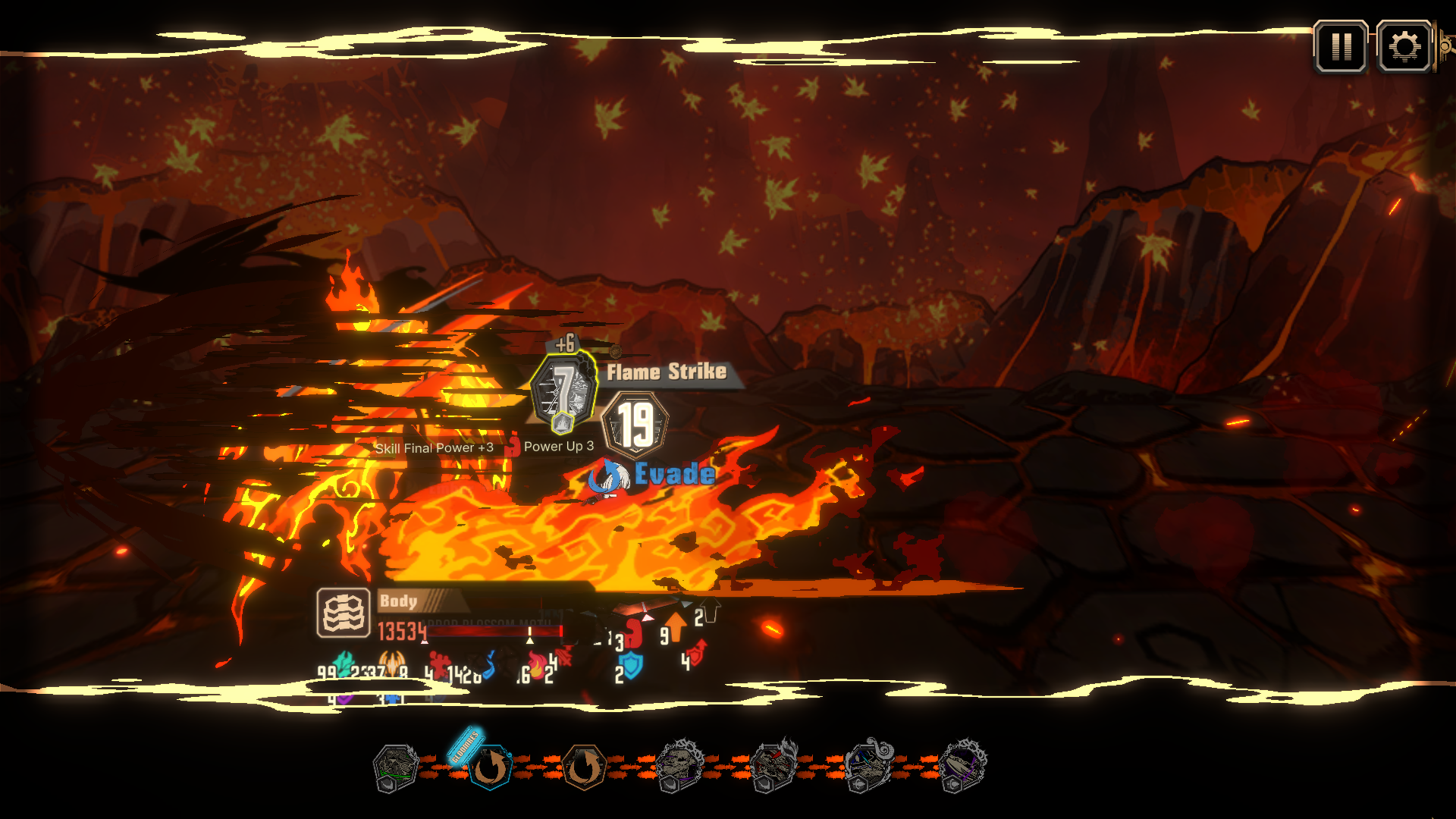Image resolution: width=1456 pixels, height=819 pixels.
Task: Select the skill icon with spiral ornament
Action: 868,766
